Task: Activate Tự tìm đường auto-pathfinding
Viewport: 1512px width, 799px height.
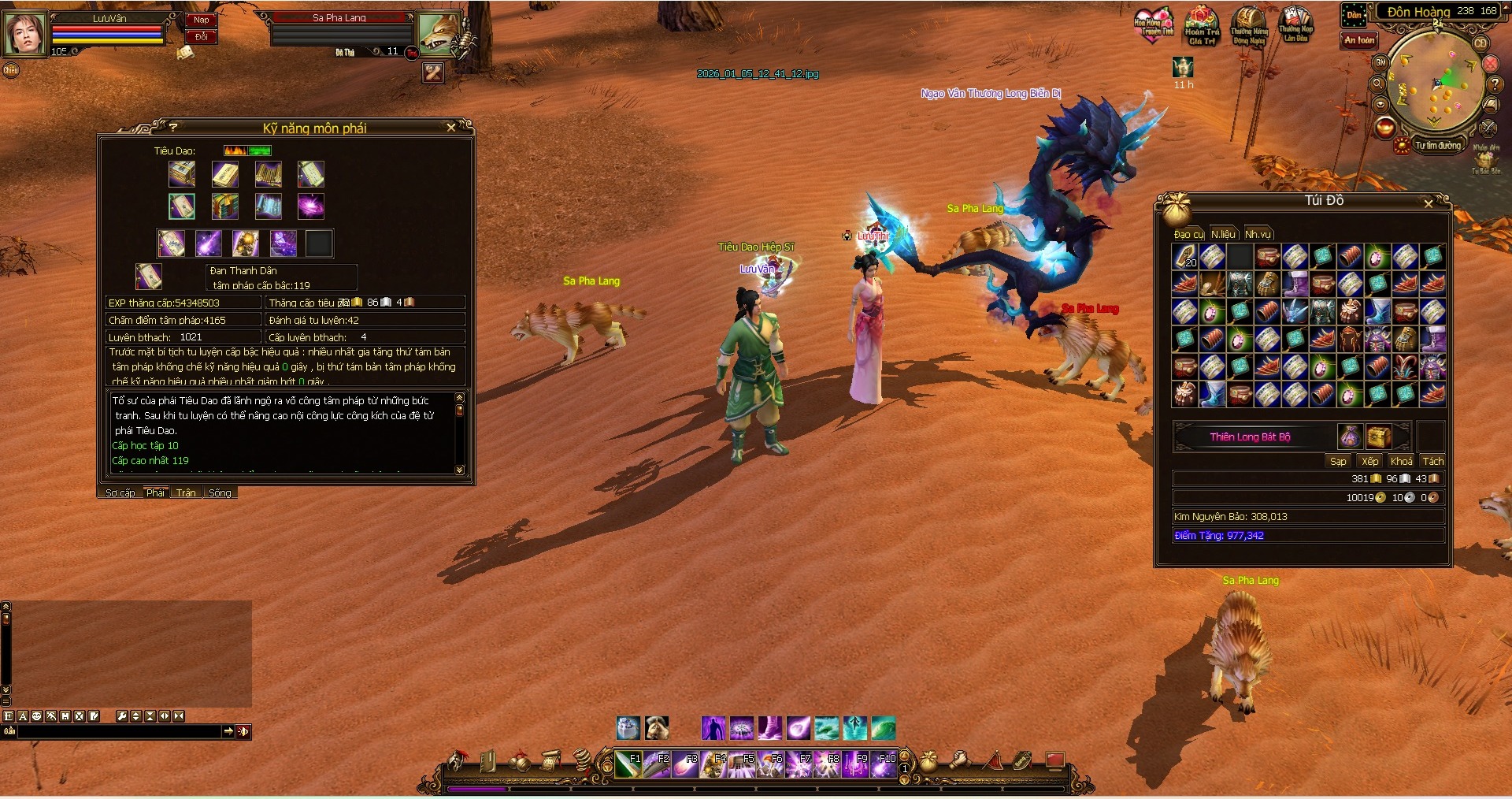Action: [1437, 146]
